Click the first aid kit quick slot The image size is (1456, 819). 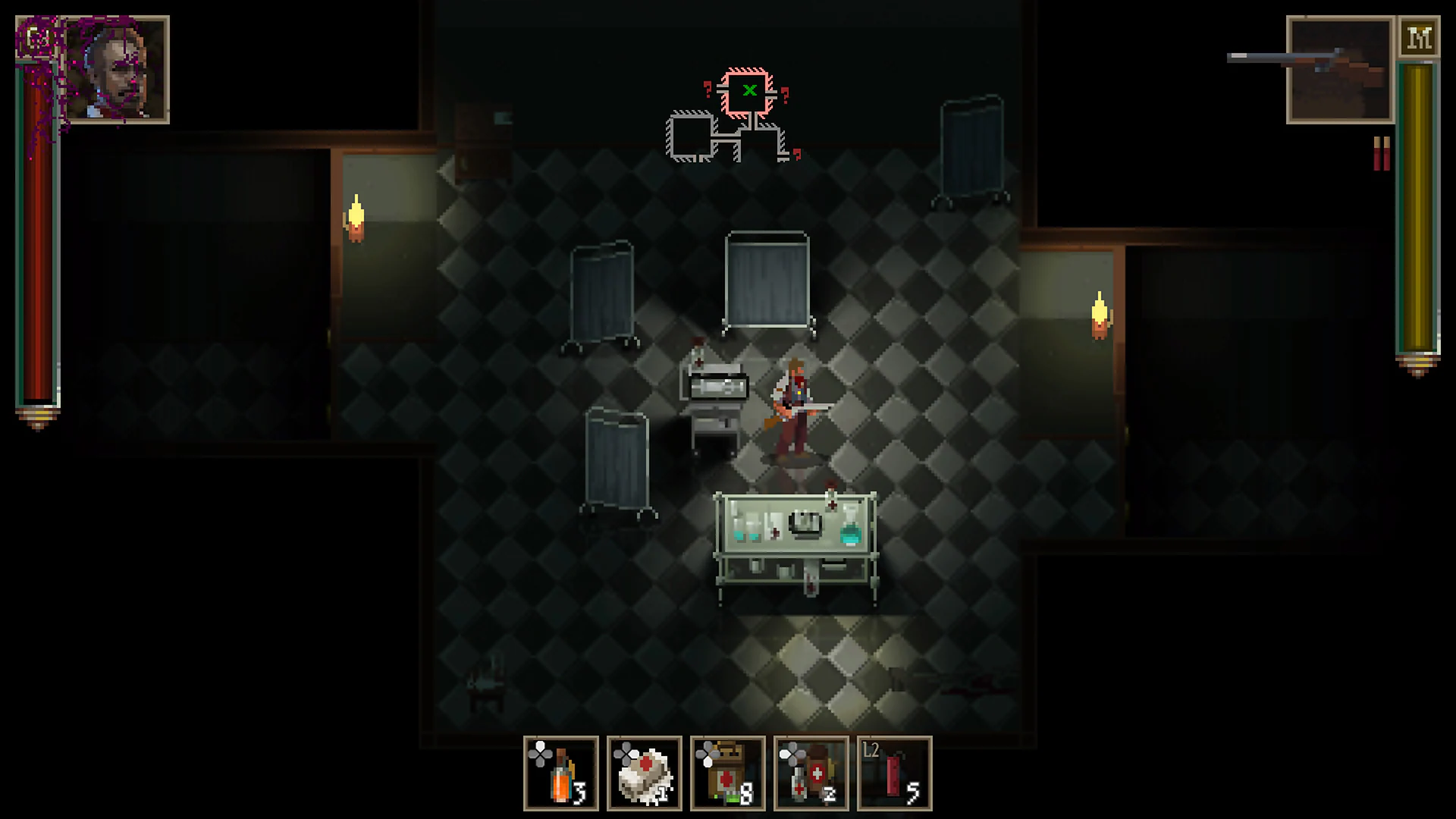point(811,773)
